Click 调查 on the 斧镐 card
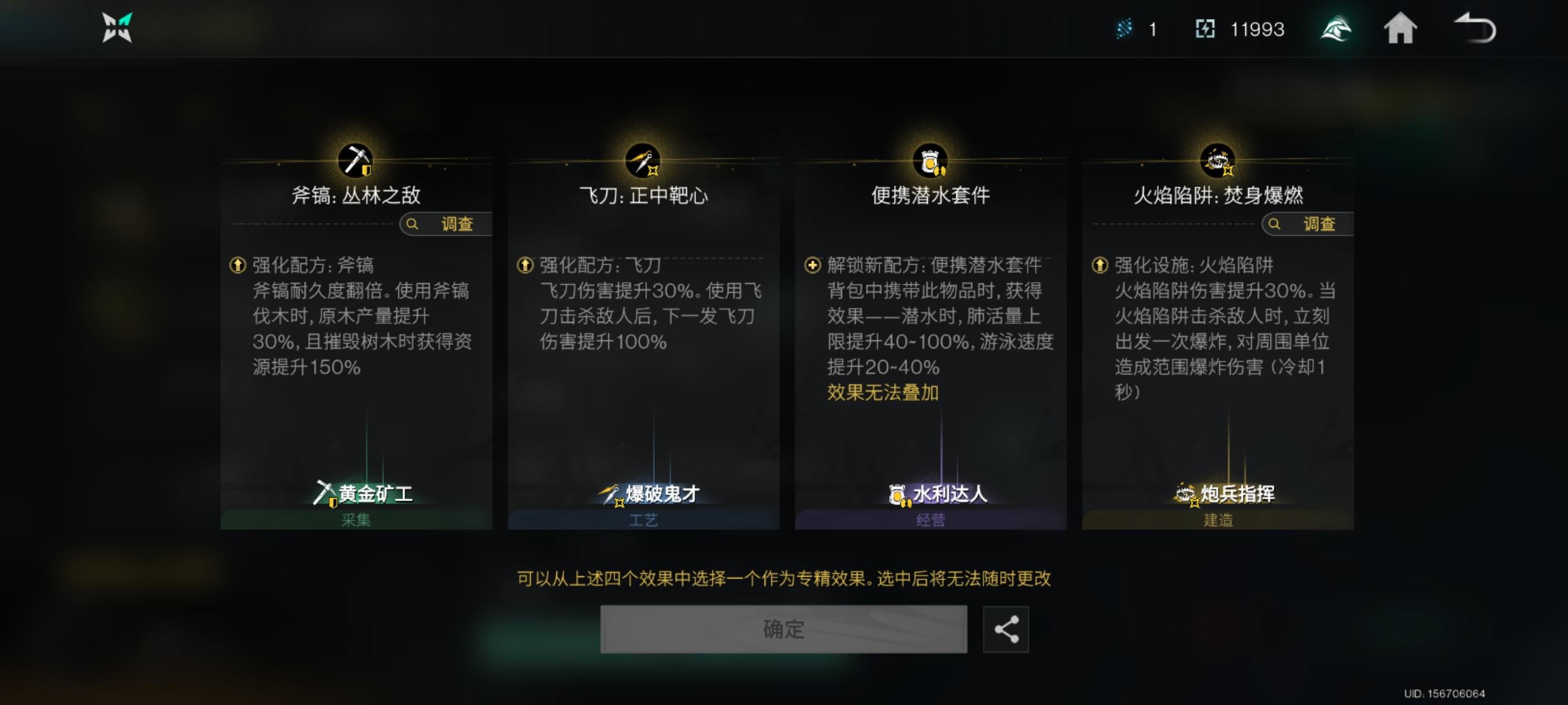 coord(448,224)
